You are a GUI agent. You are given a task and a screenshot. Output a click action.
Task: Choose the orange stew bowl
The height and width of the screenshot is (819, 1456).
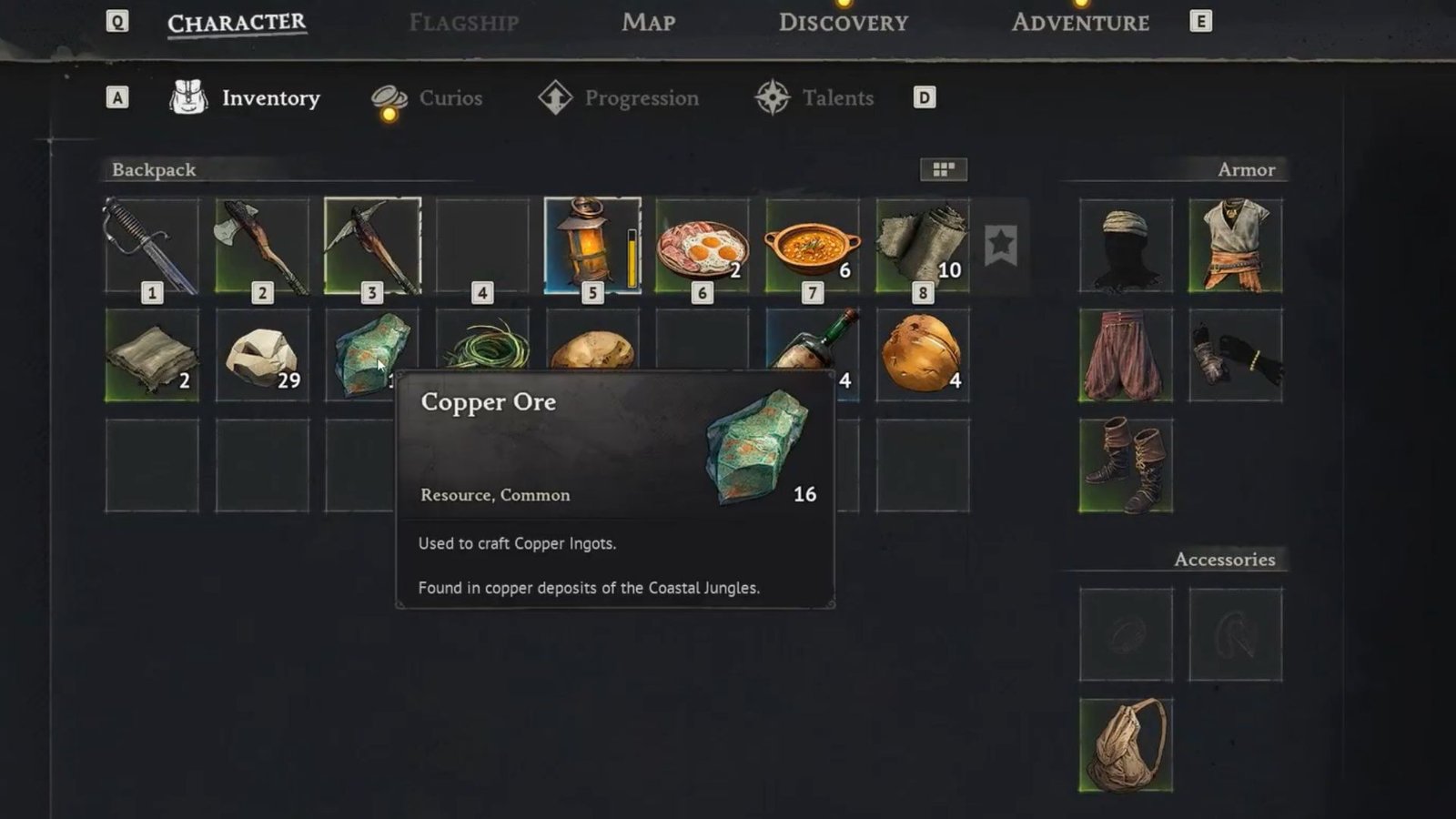(812, 246)
